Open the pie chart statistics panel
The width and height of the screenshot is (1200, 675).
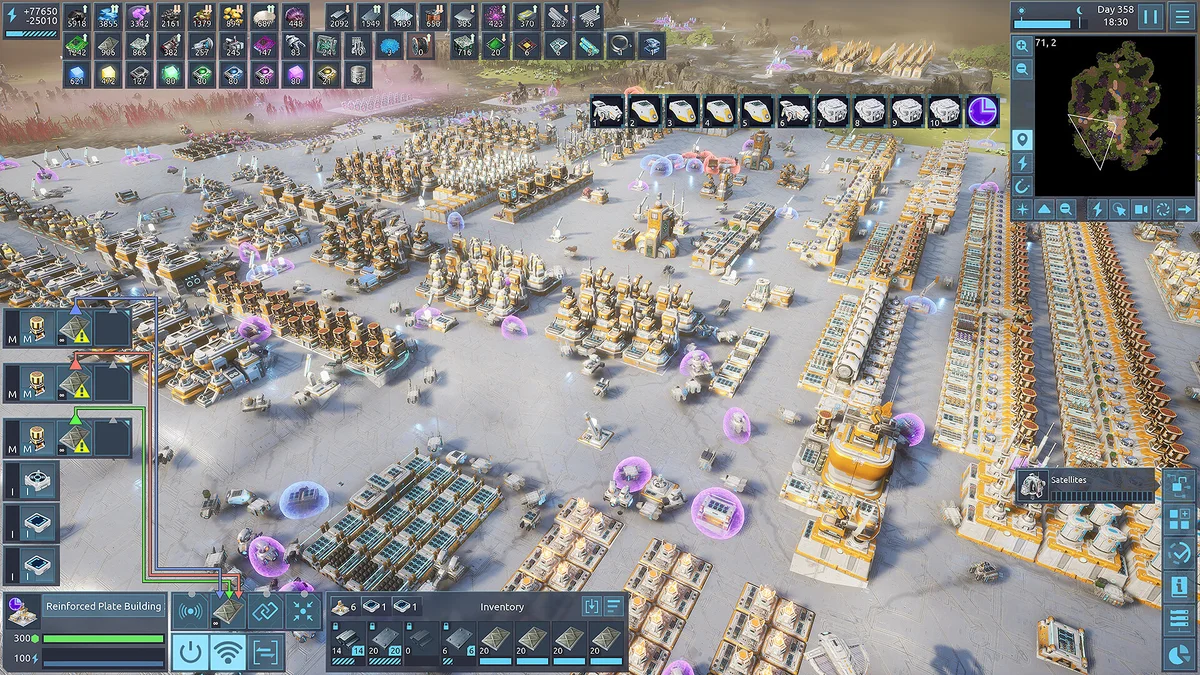[x=1180, y=653]
